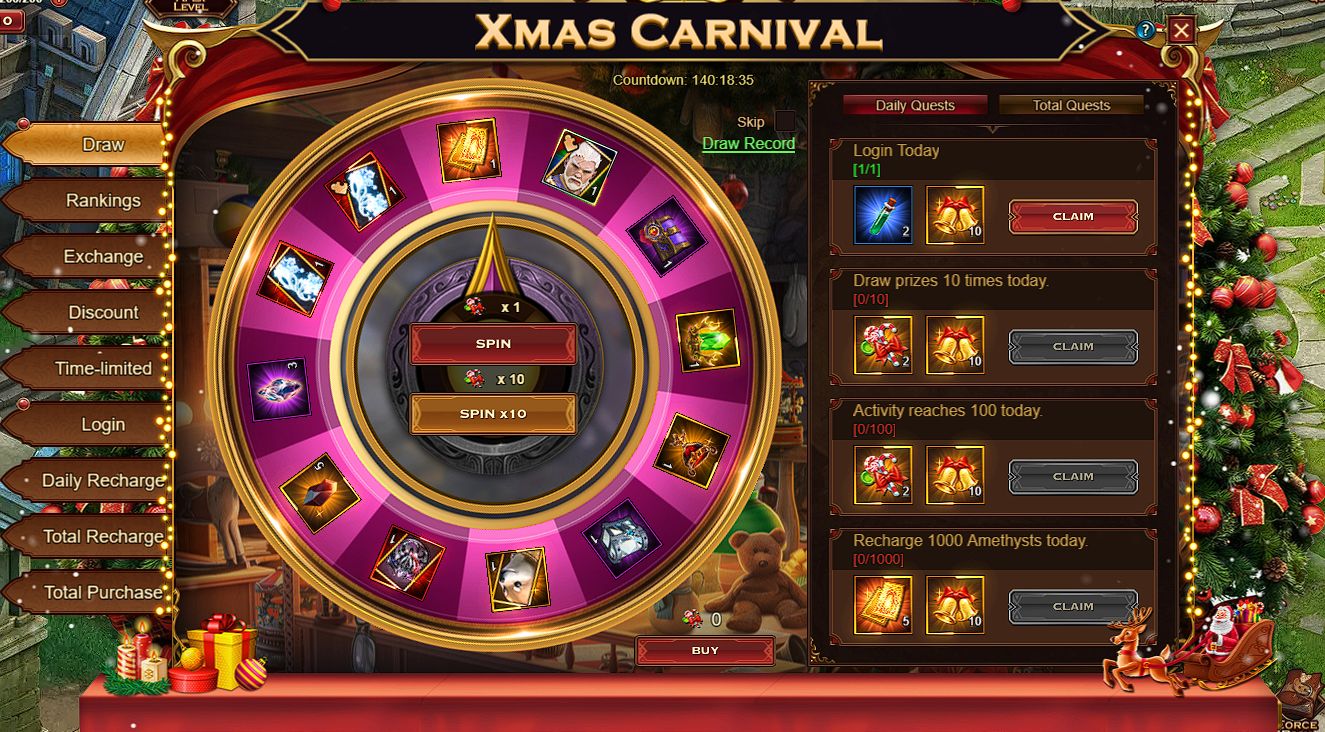Viewport: 1325px width, 732px height.
Task: Close the Xmas Carnival window
Action: [1181, 30]
